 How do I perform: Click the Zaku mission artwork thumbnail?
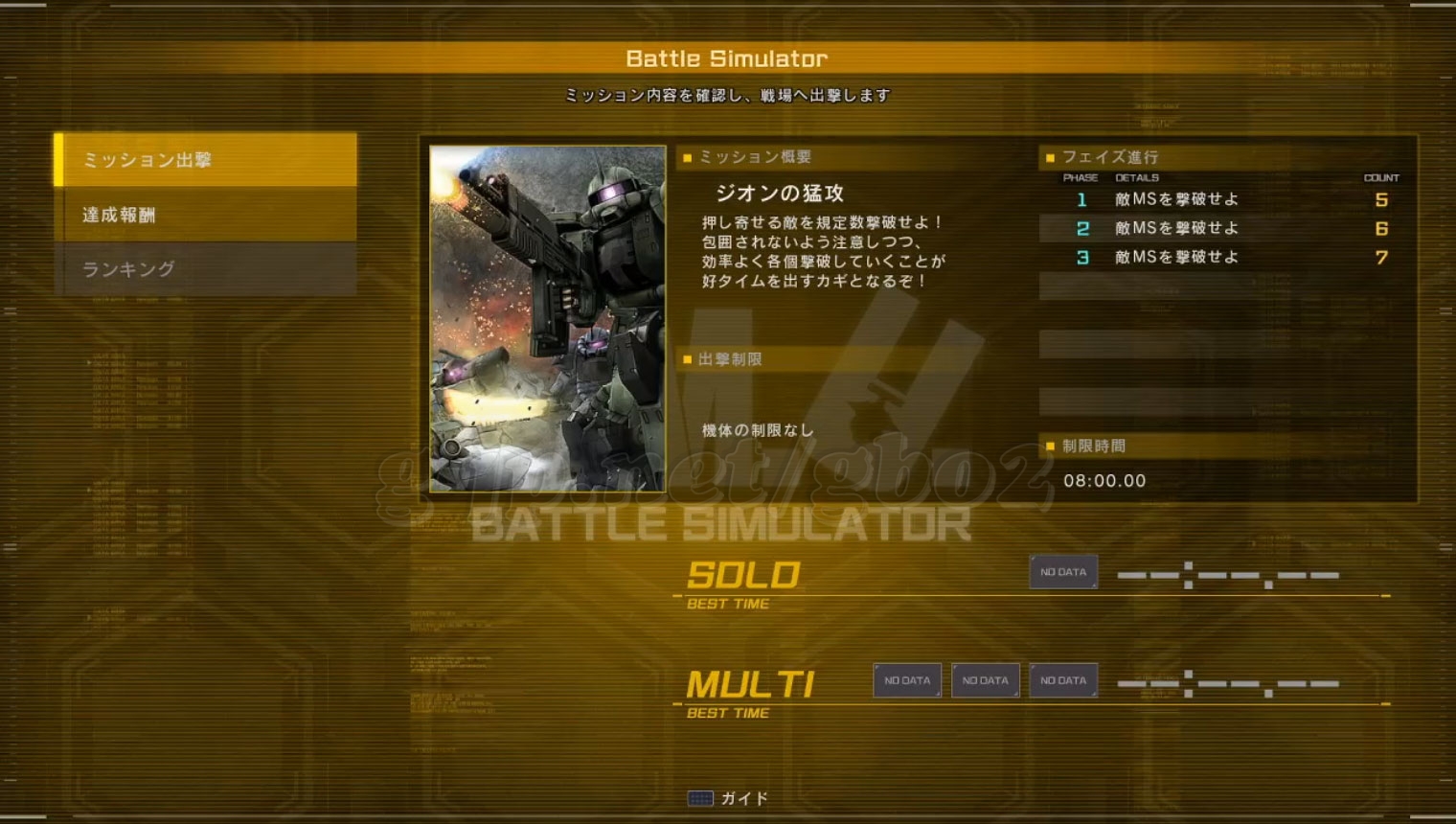coord(547,318)
